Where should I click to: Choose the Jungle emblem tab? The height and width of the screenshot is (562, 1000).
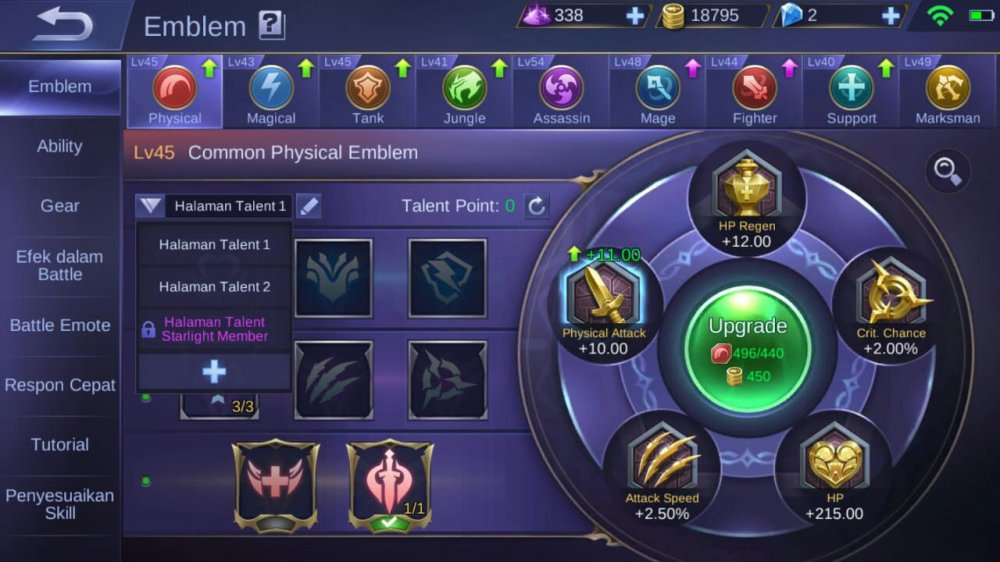[x=464, y=92]
